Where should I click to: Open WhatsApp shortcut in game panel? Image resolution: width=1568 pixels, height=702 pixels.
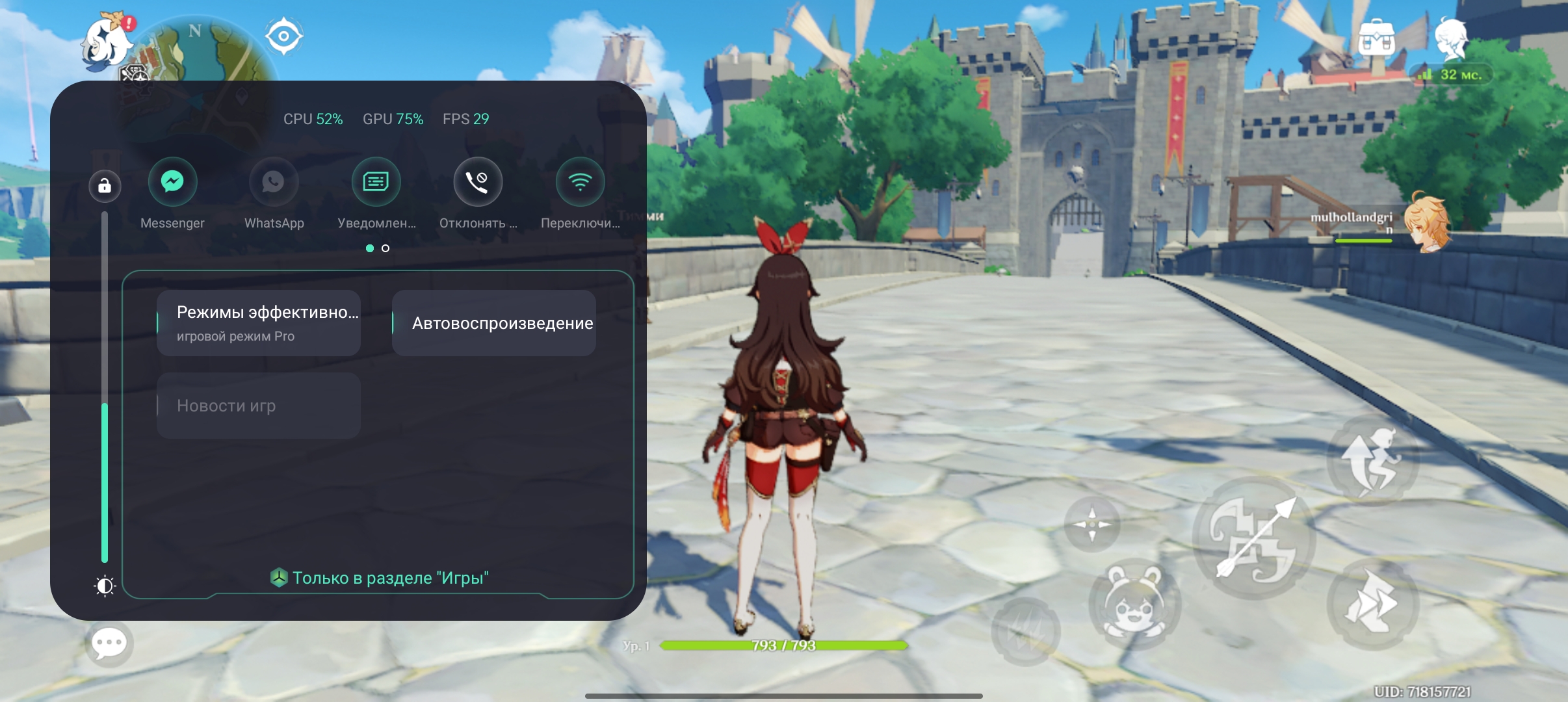274,182
